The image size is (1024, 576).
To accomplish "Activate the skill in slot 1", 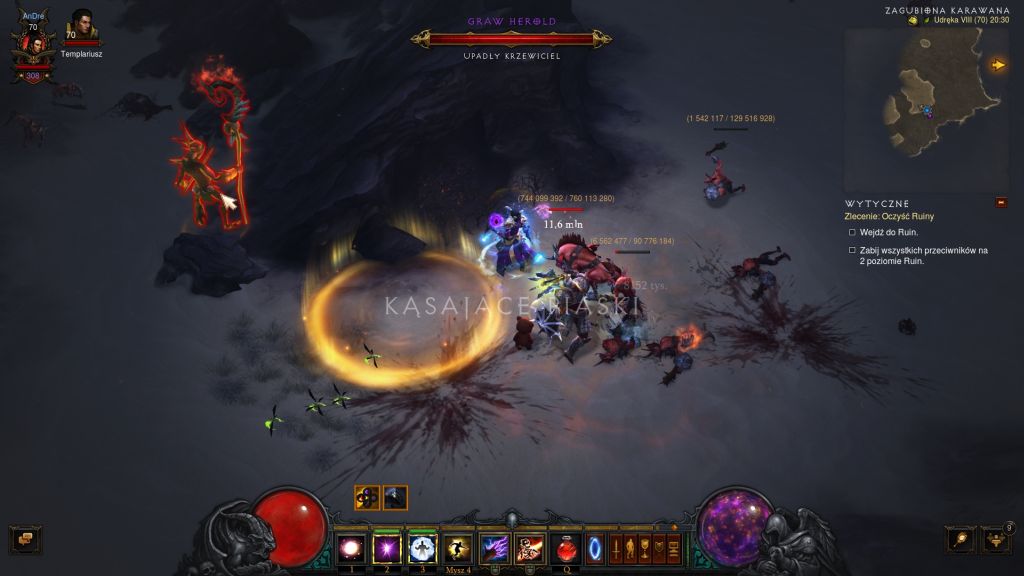I will pos(351,548).
